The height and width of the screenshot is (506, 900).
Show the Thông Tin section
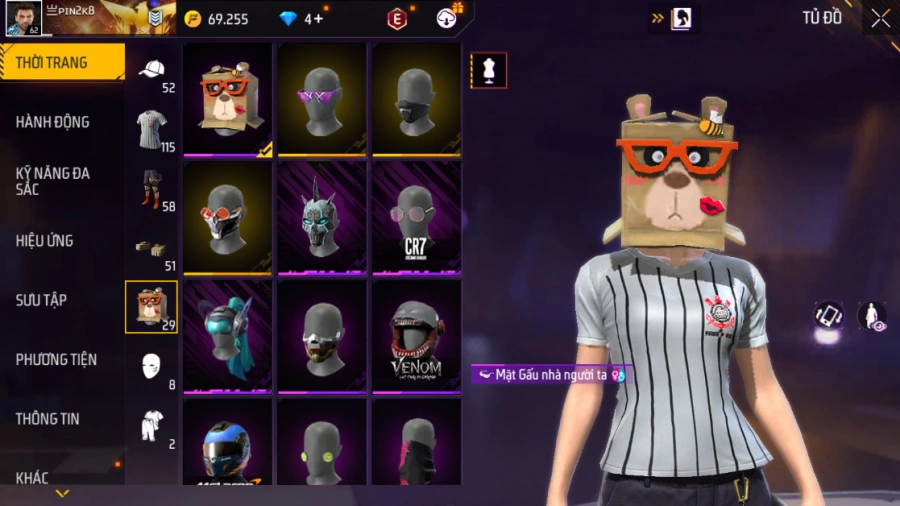47,419
